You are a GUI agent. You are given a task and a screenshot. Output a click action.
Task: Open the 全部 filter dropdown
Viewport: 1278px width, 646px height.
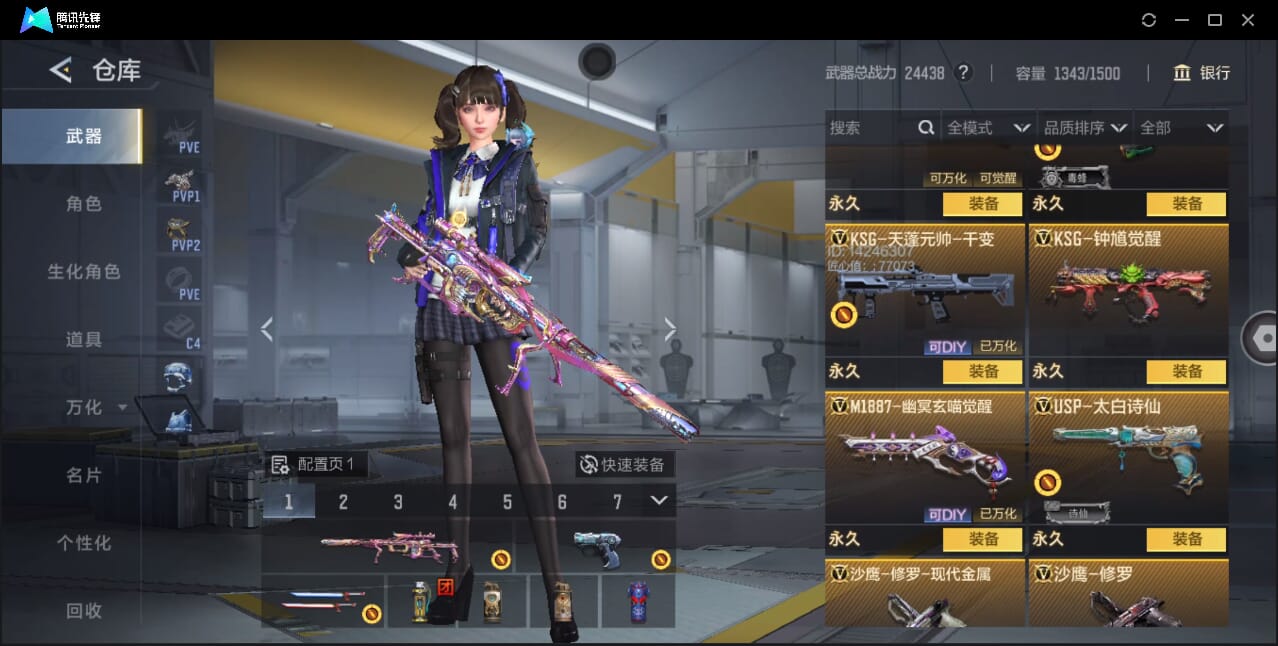point(1182,128)
